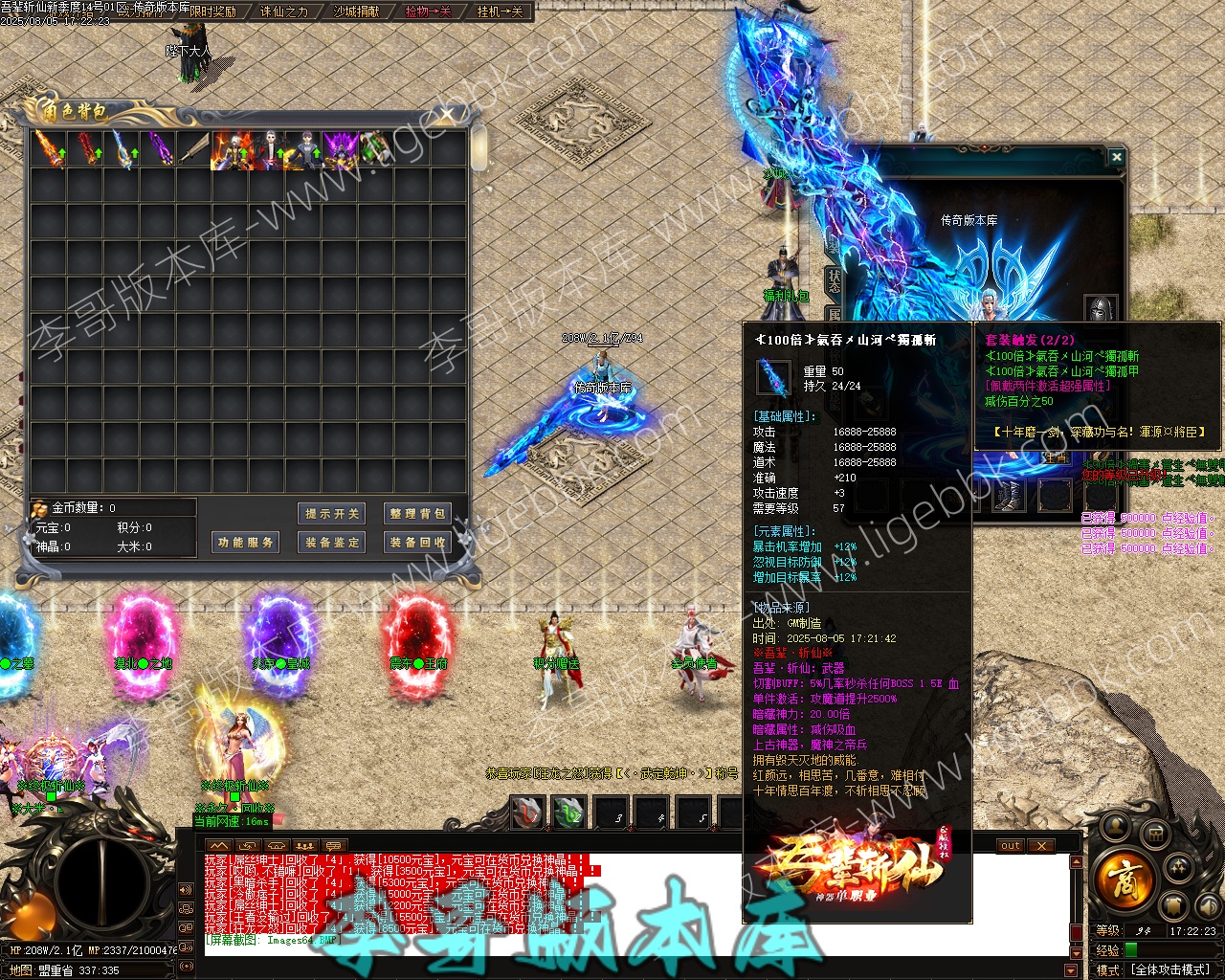Select the purple sword in the bag

(x=160, y=149)
